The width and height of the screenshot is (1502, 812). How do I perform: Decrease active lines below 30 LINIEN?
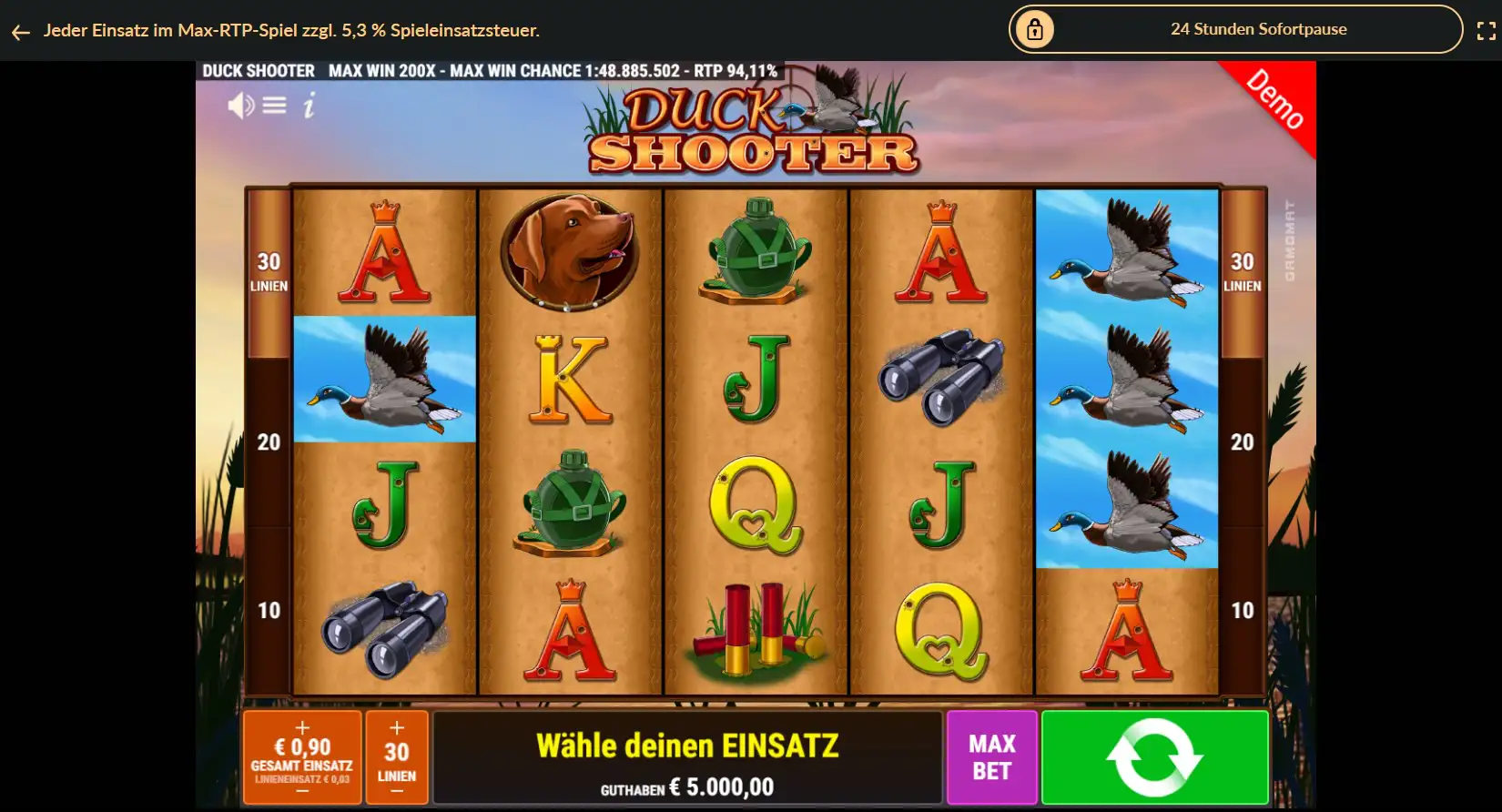[396, 790]
